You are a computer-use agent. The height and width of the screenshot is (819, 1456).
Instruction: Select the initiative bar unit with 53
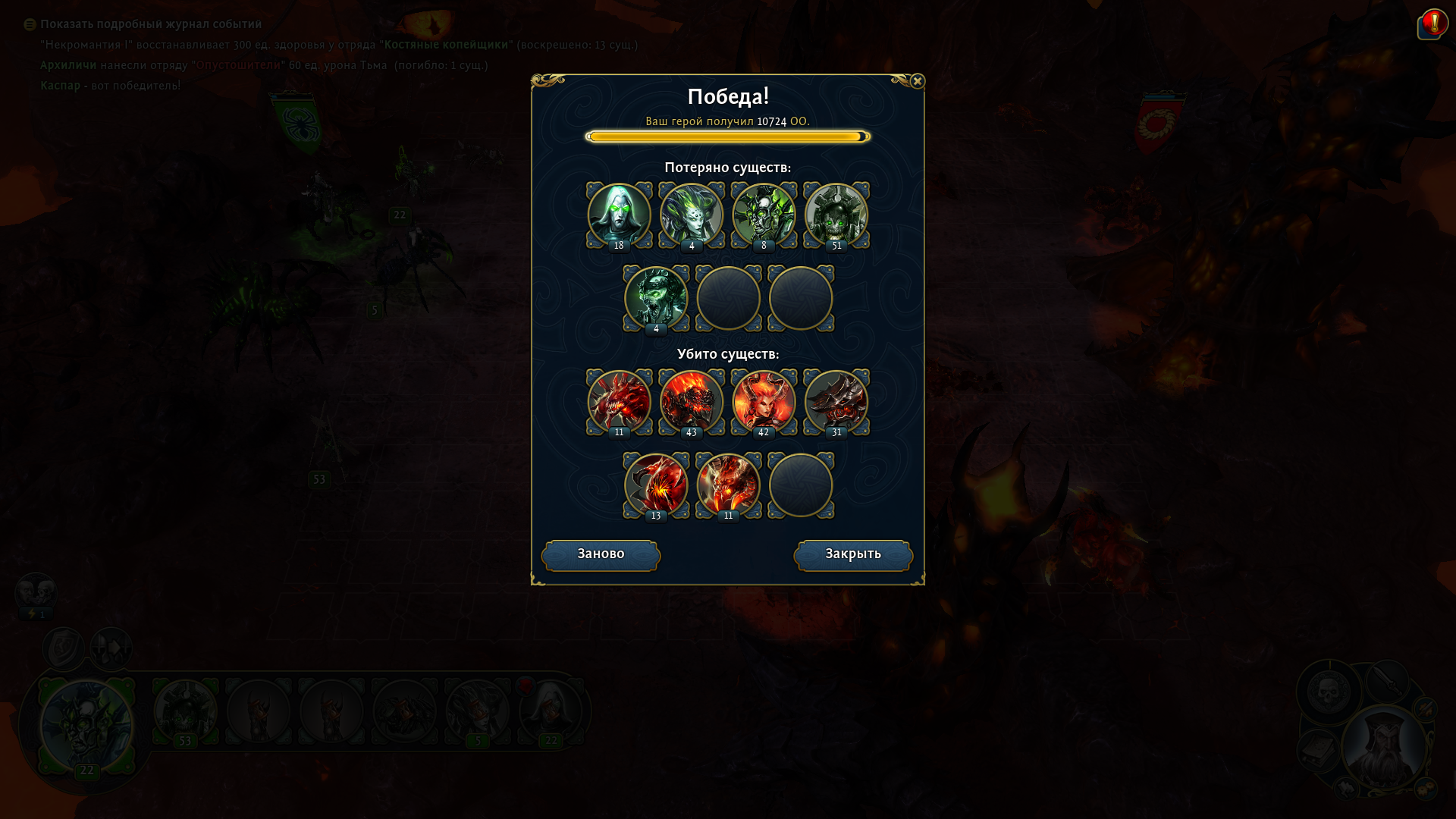[185, 711]
